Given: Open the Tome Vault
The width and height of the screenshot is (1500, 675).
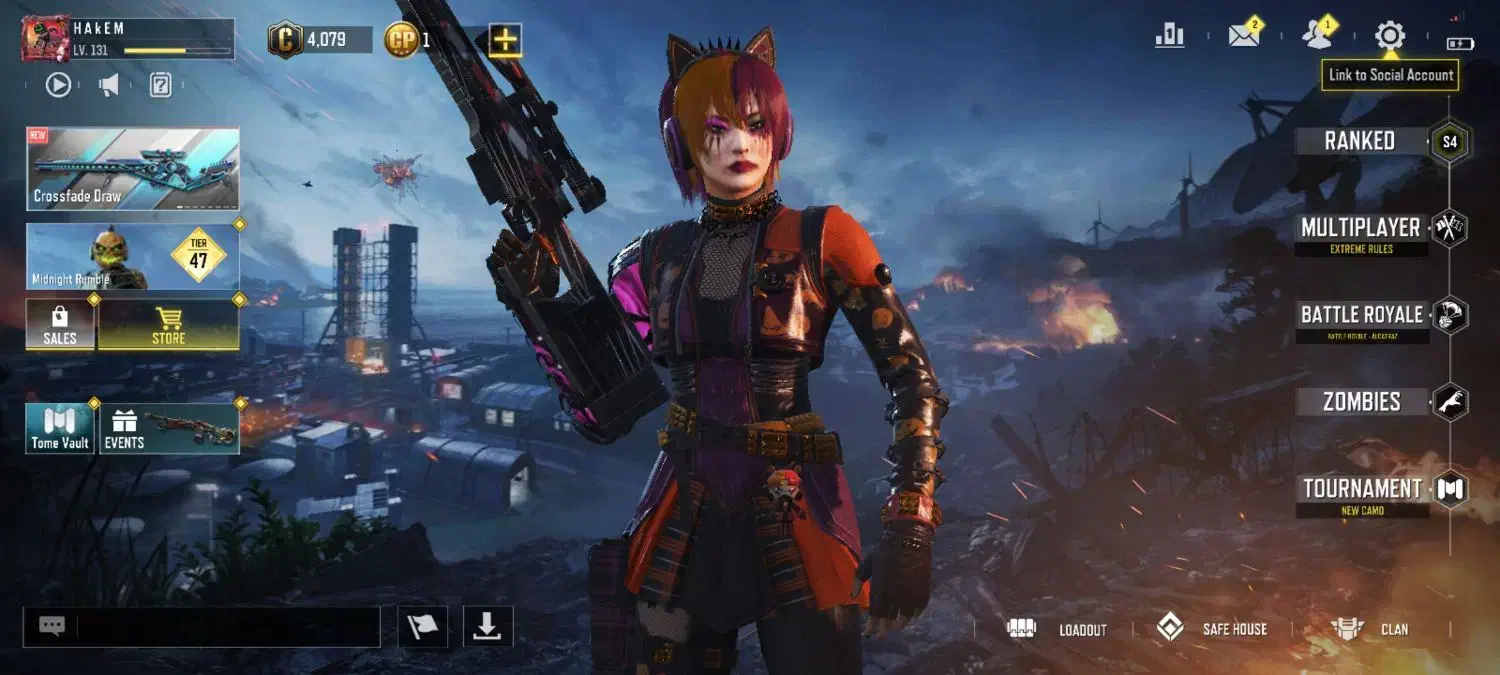Looking at the screenshot, I should point(60,428).
